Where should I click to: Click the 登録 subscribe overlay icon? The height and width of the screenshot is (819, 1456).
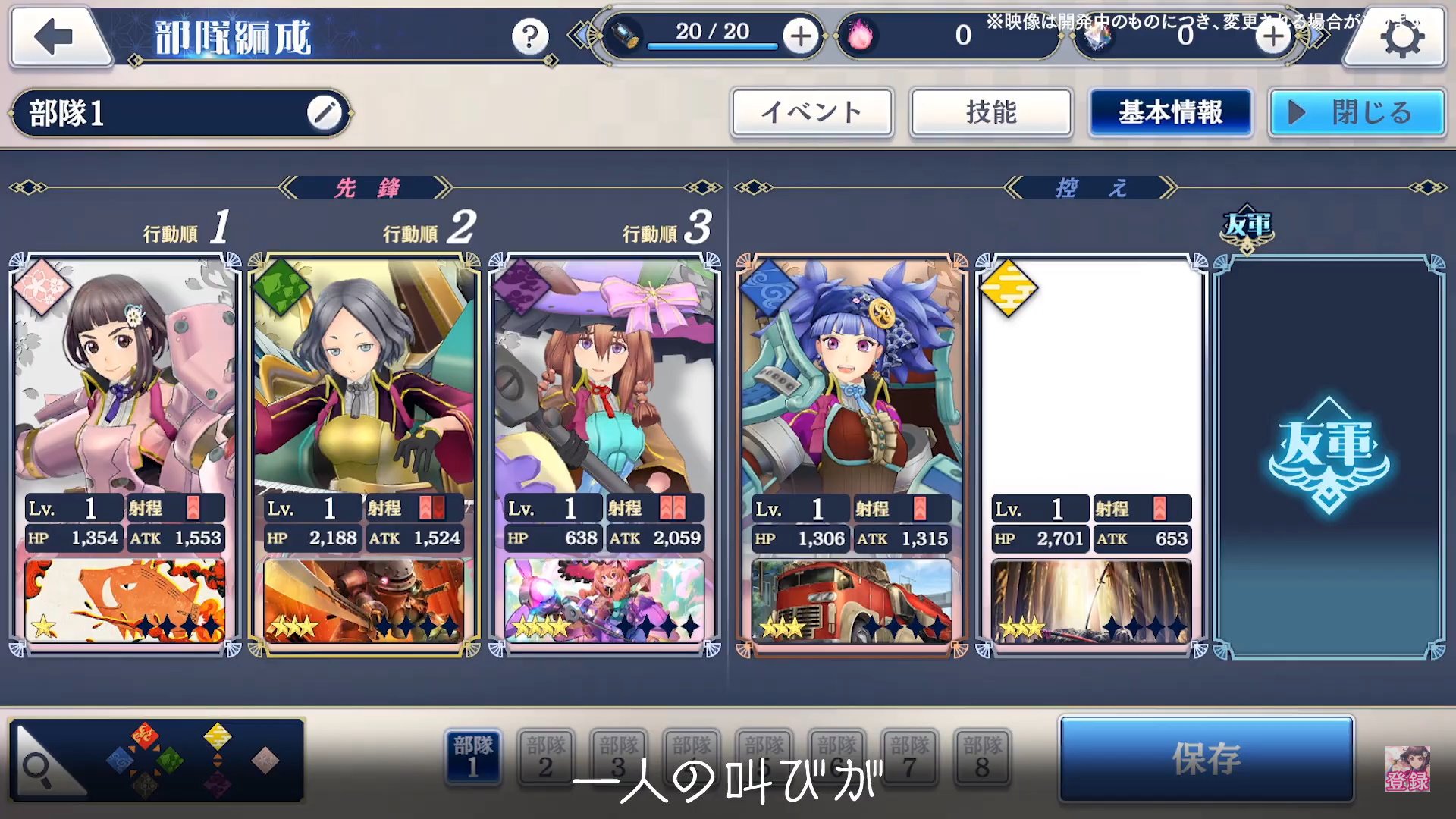pyautogui.click(x=1407, y=769)
